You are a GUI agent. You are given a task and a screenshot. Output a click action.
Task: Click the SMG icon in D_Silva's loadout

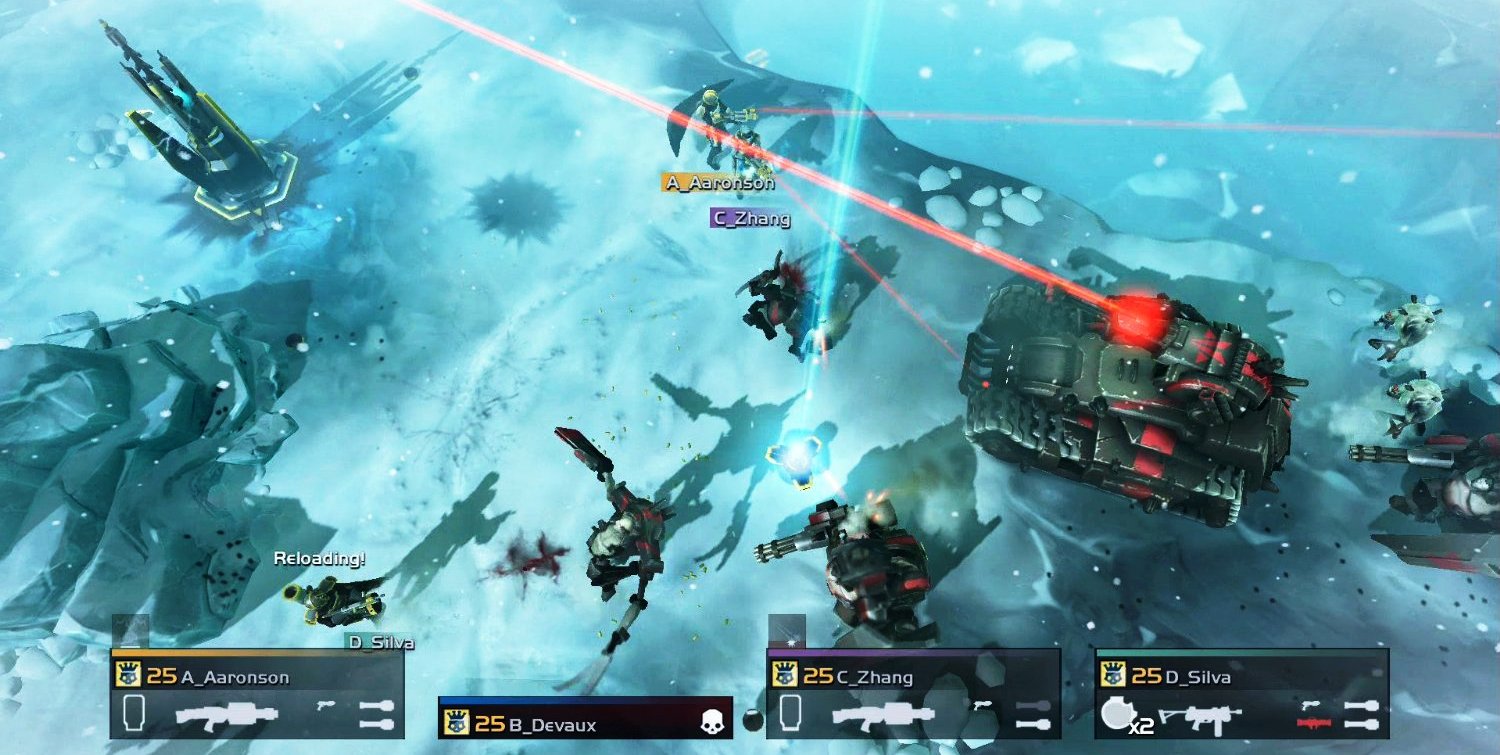click(x=1201, y=714)
